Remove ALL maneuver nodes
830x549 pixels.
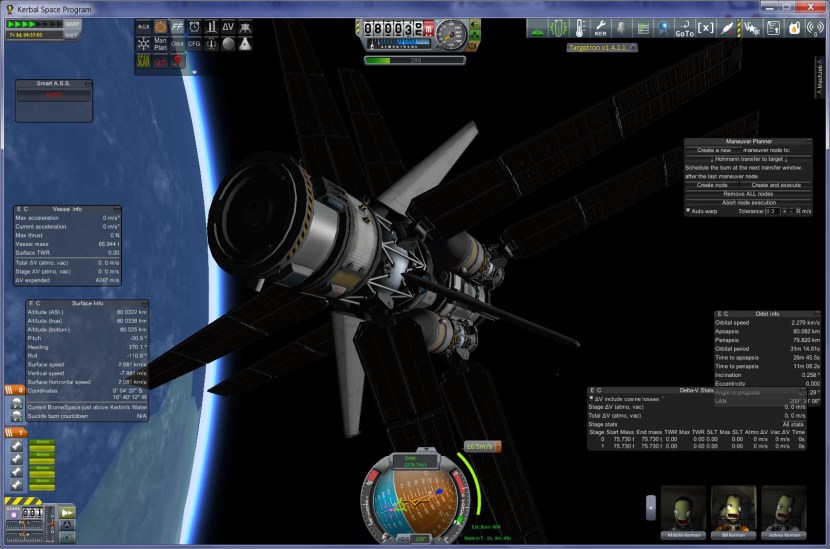coord(747,193)
